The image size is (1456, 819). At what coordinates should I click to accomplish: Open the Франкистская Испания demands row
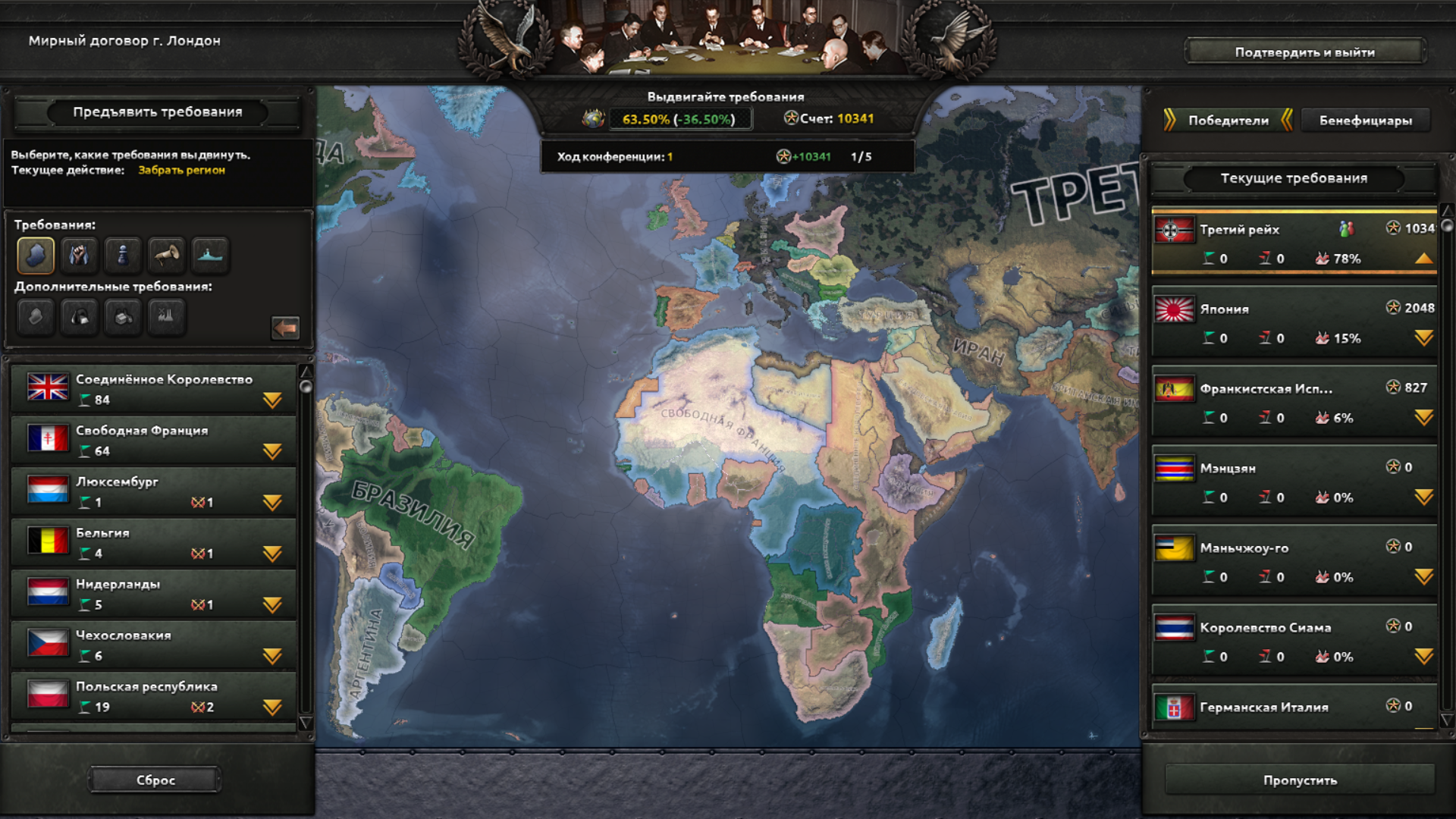[x=1423, y=418]
